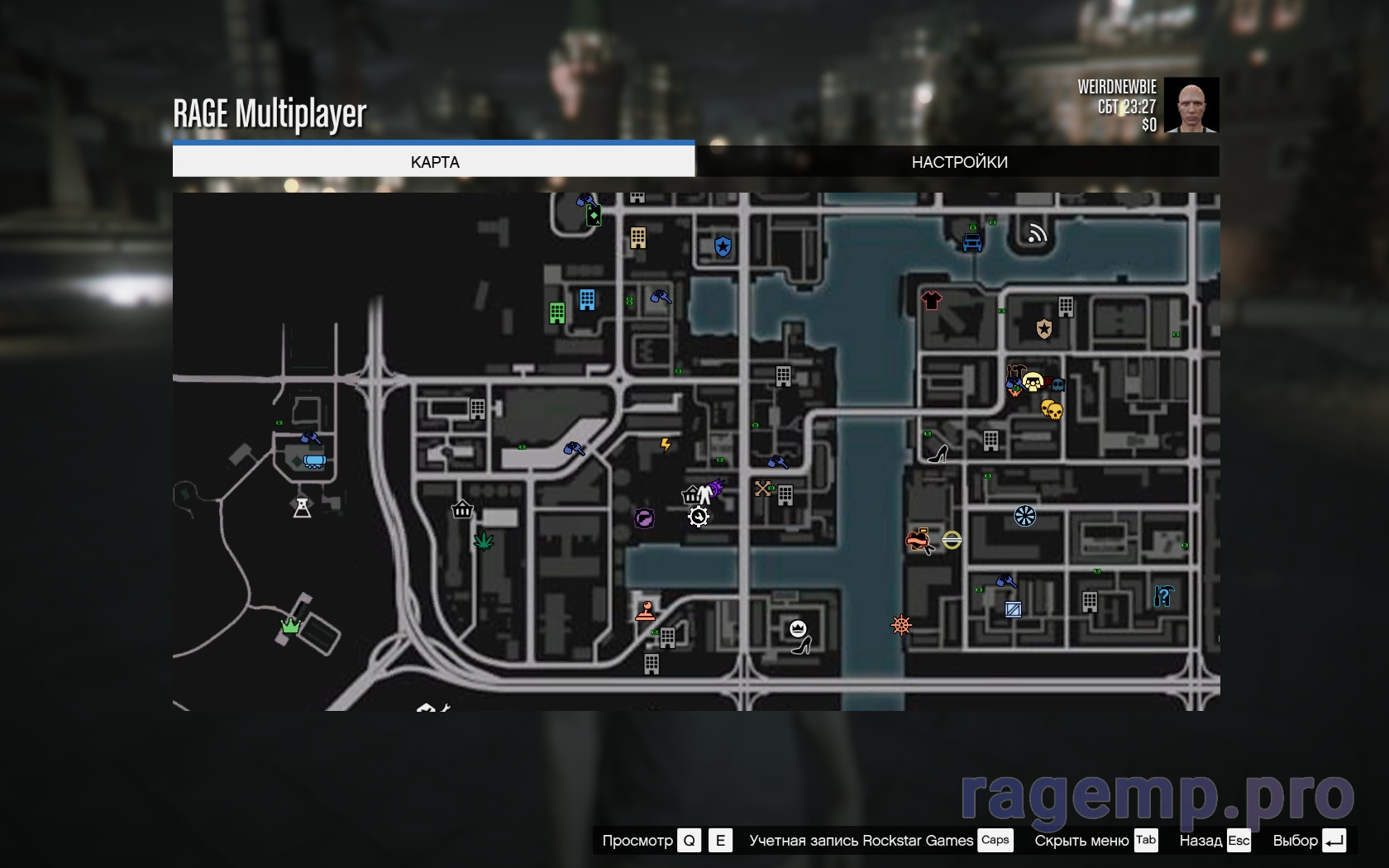Select the wifi signal marker
The width and height of the screenshot is (1389, 868).
(1037, 234)
